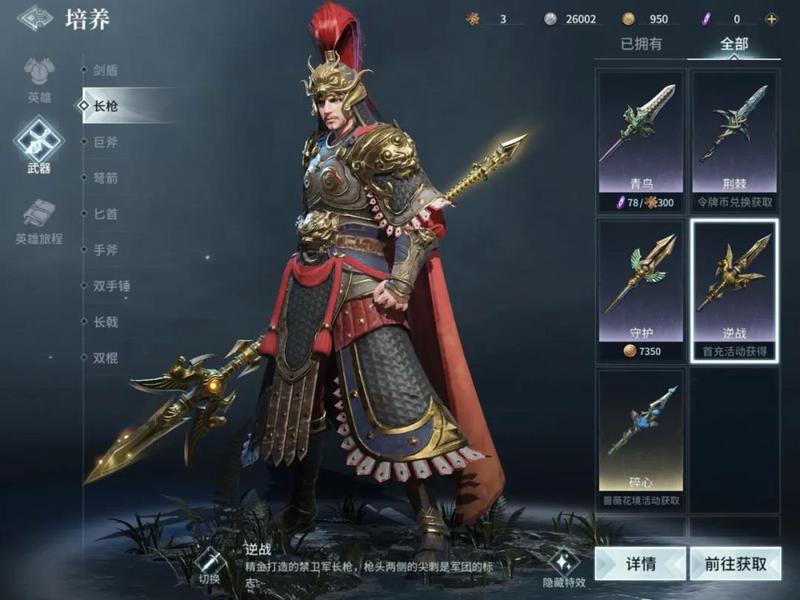
Task: Open the 英雄 hero category
Action: coord(39,81)
